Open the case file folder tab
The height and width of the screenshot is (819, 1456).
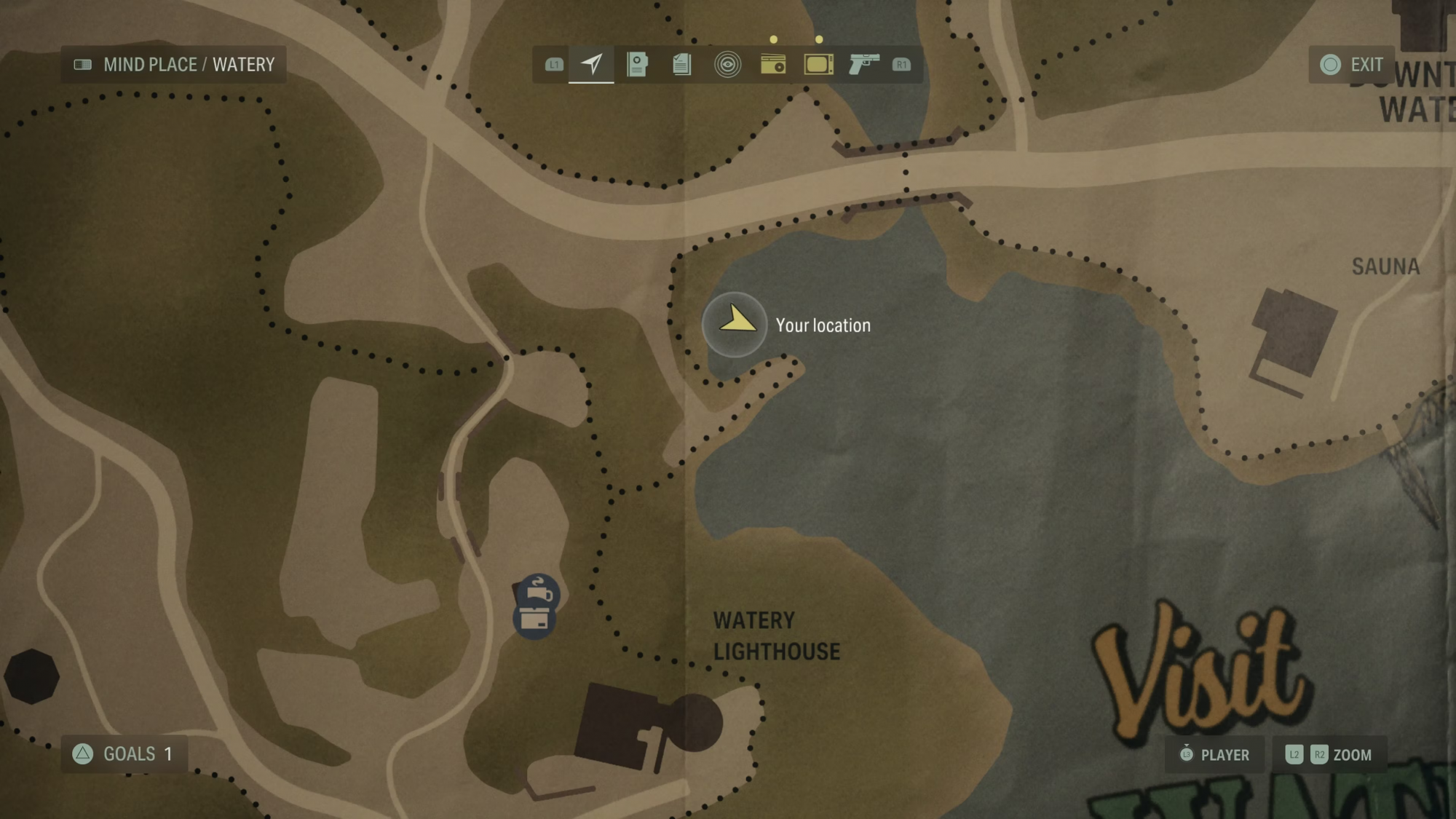pos(637,64)
